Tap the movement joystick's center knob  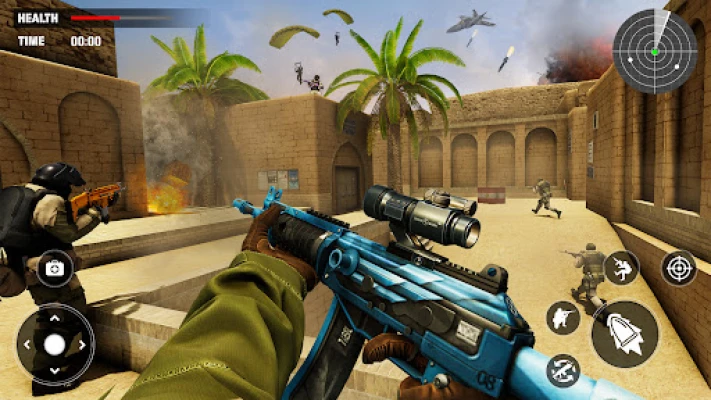[54, 344]
